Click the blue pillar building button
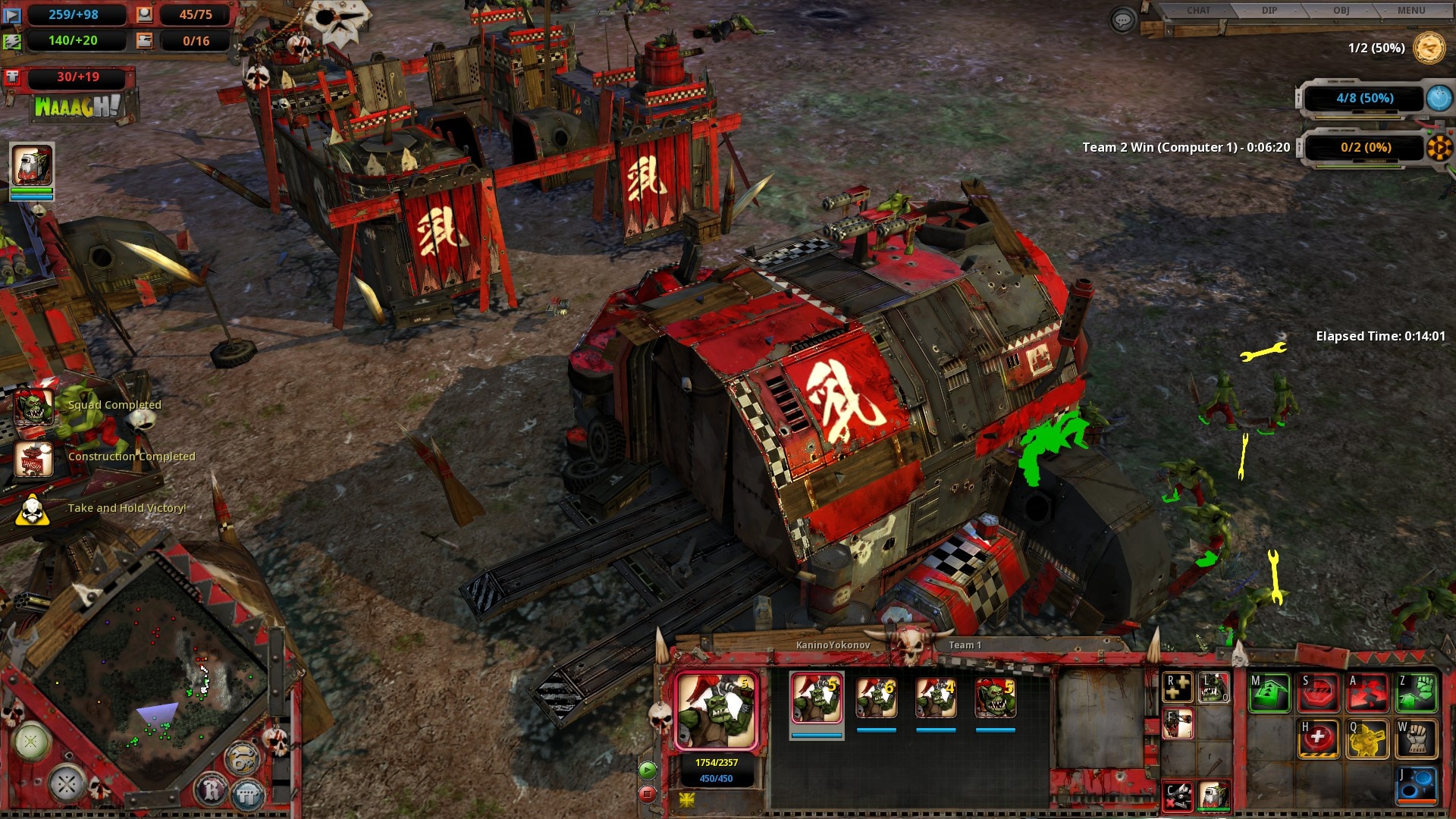Screen dimensions: 1456x819 [x=247, y=795]
